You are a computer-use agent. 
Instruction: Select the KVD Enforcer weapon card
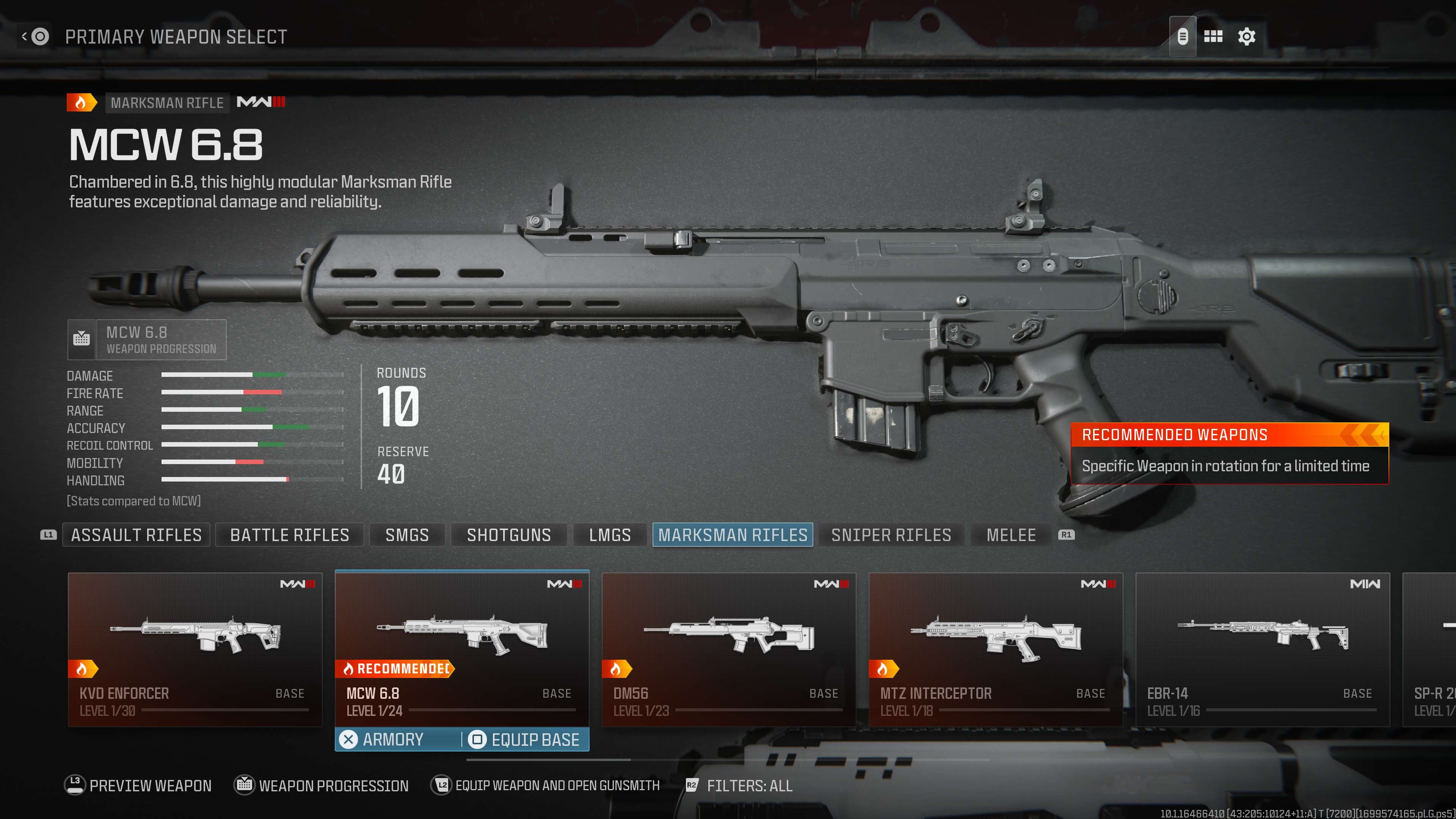point(195,650)
